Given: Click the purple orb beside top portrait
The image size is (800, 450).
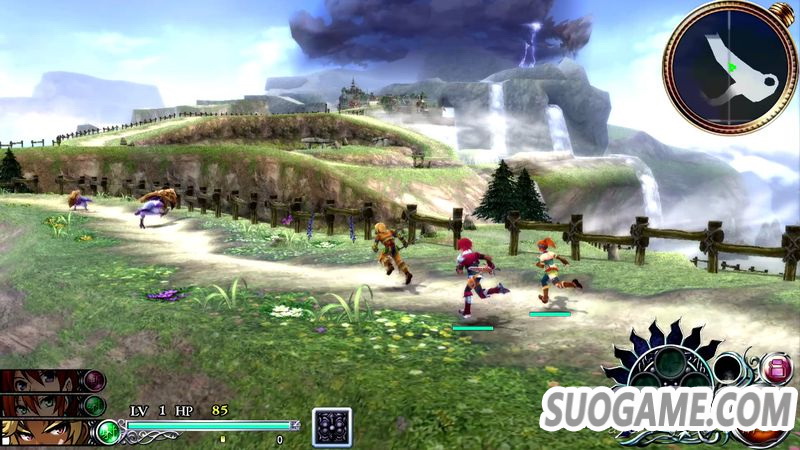Looking at the screenshot, I should tap(95, 381).
